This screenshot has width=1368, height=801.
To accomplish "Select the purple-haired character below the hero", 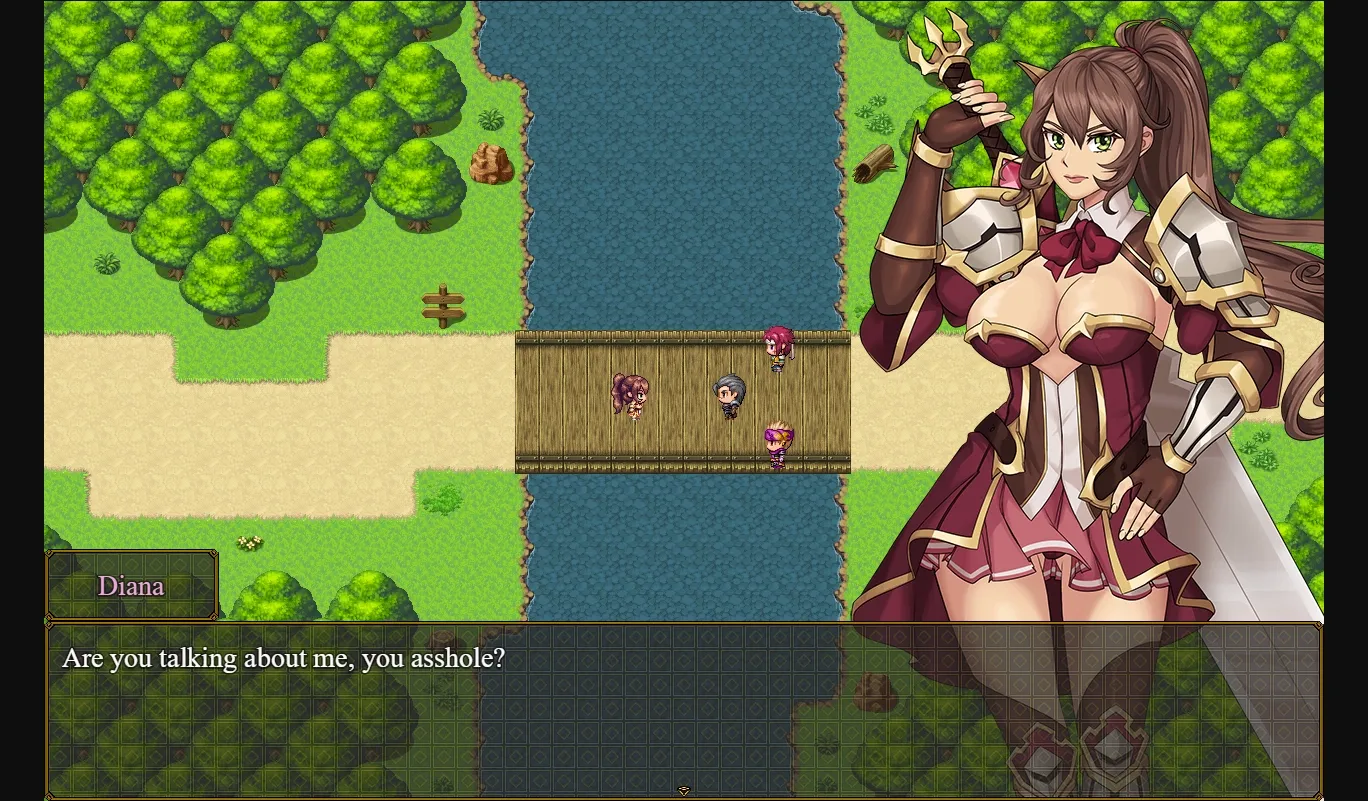I will pyautogui.click(x=779, y=443).
